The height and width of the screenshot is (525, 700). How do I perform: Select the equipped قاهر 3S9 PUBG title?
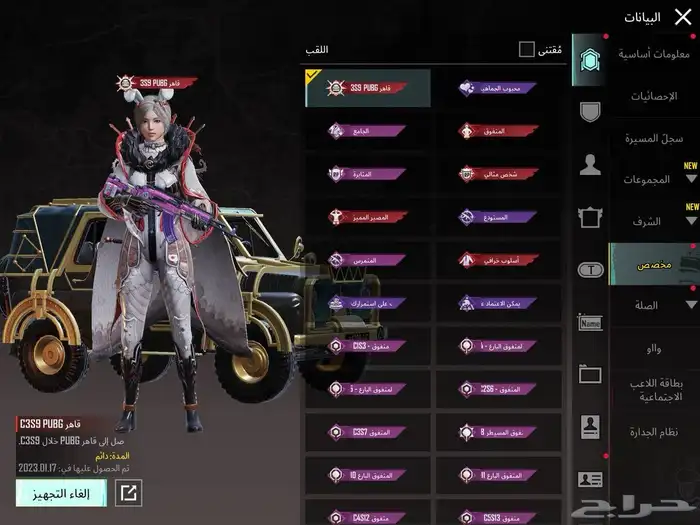[367, 88]
